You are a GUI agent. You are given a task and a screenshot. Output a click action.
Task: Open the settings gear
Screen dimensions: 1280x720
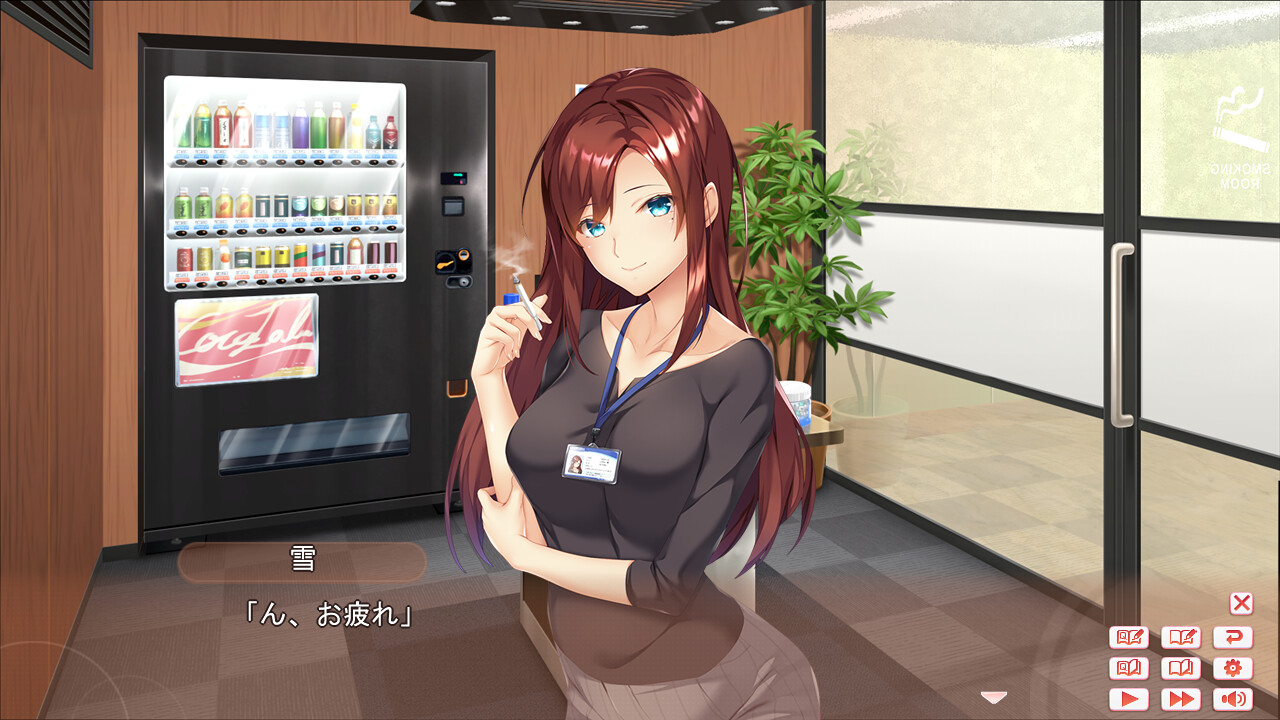pyautogui.click(x=1232, y=668)
